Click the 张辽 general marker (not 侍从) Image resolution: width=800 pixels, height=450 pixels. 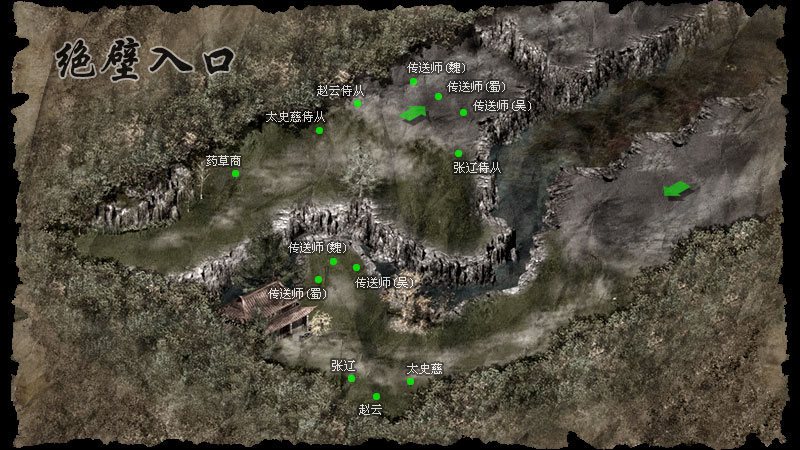pos(351,378)
